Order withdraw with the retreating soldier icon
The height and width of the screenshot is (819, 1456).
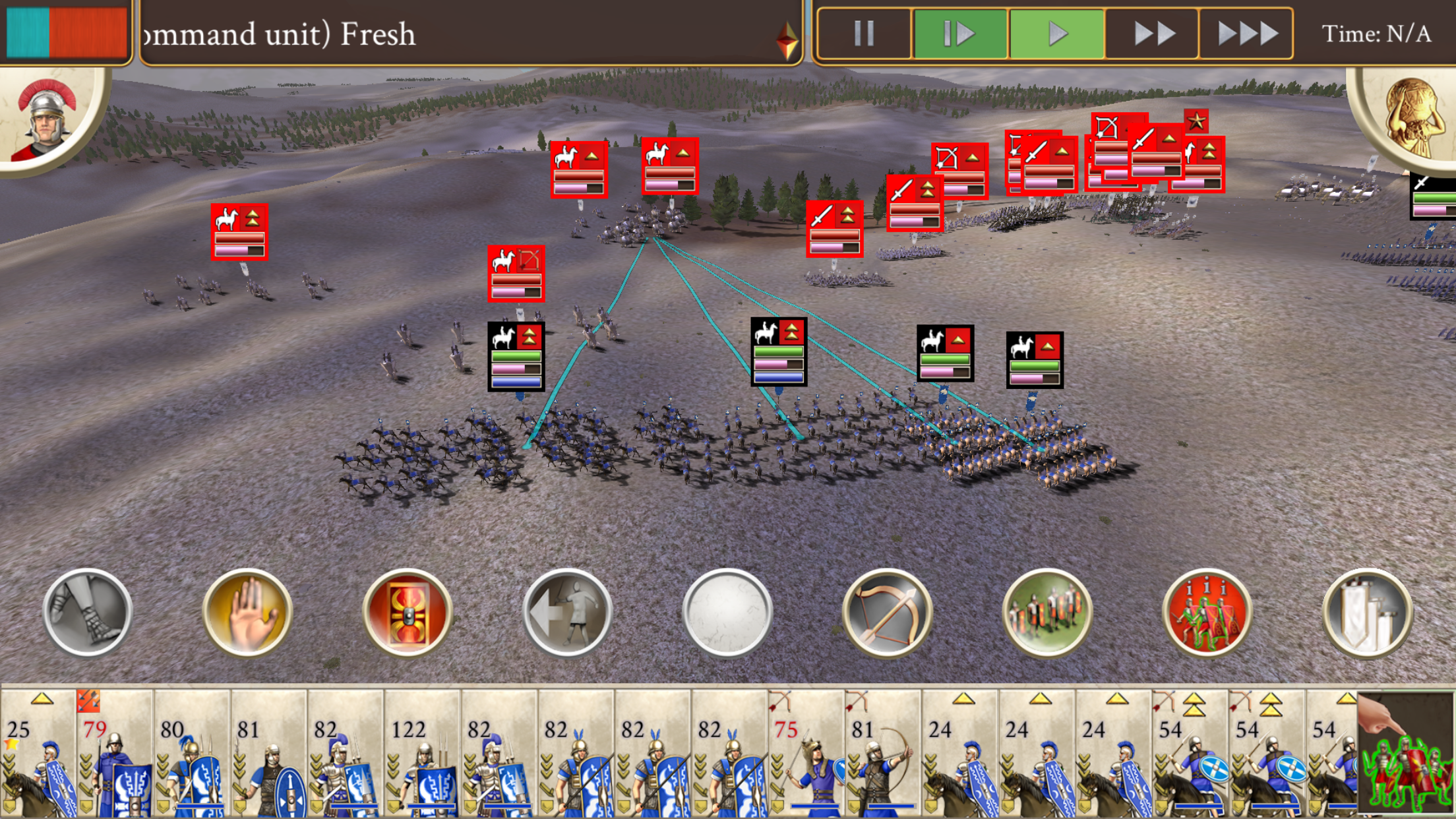pos(568,613)
